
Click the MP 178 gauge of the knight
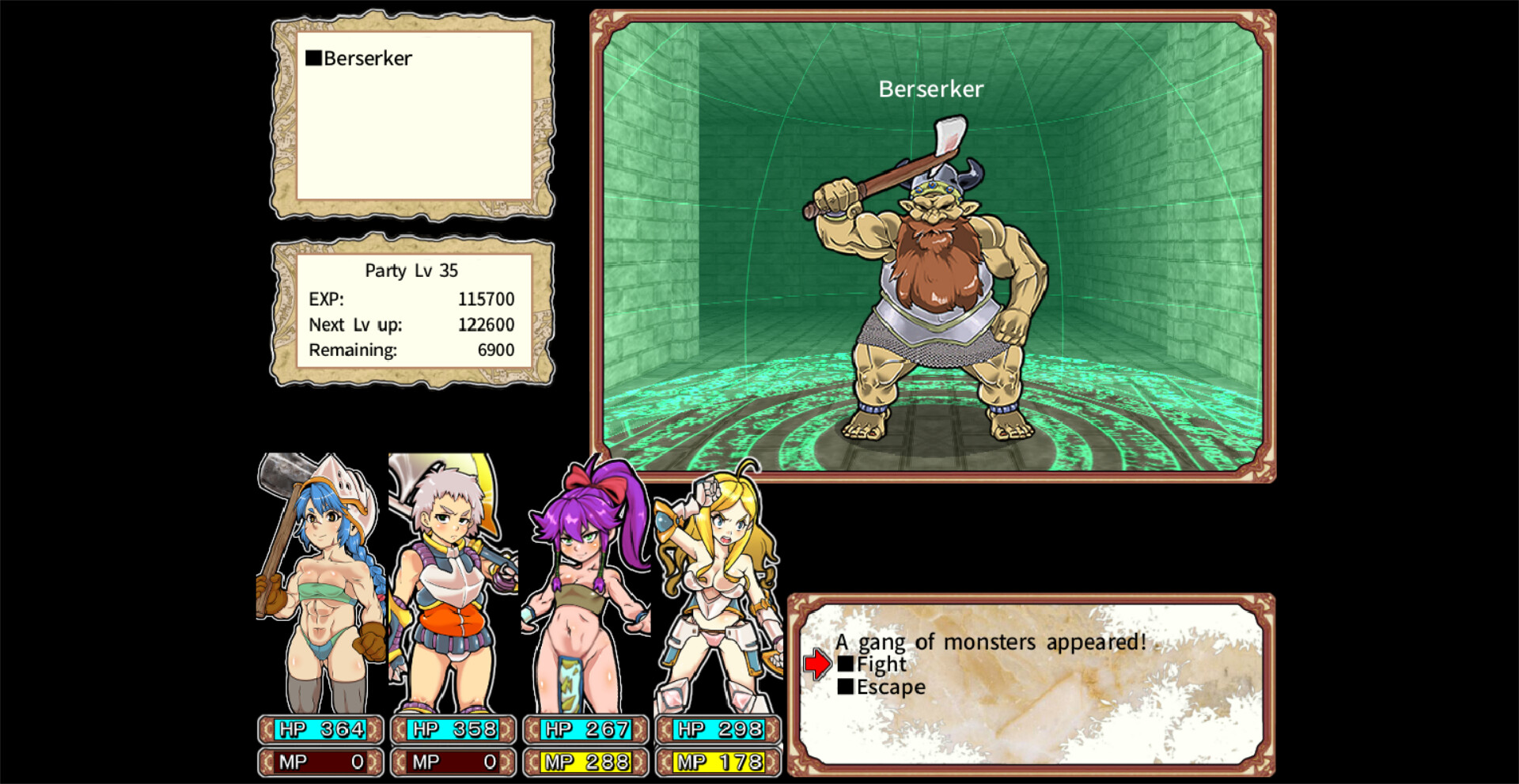(x=717, y=763)
